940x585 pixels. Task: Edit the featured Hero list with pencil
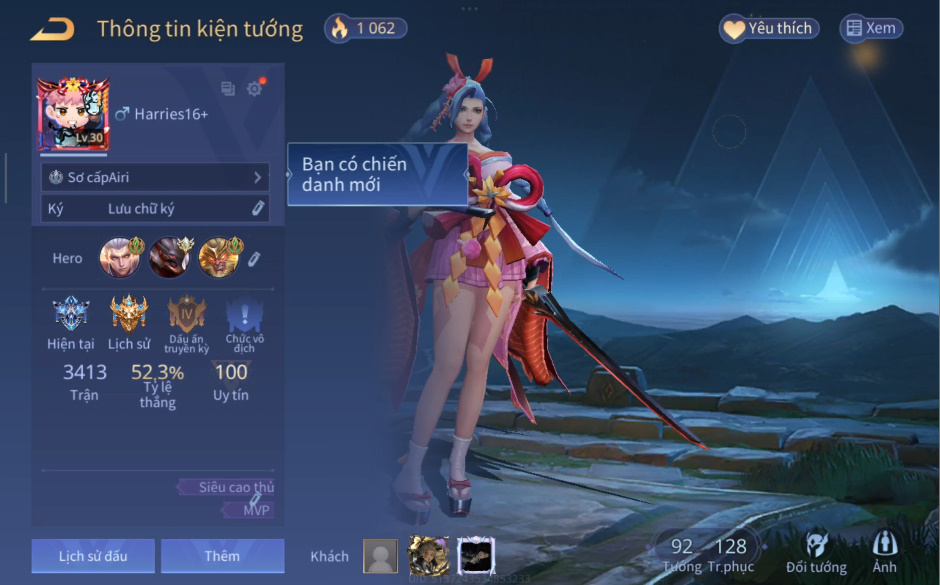pyautogui.click(x=254, y=259)
